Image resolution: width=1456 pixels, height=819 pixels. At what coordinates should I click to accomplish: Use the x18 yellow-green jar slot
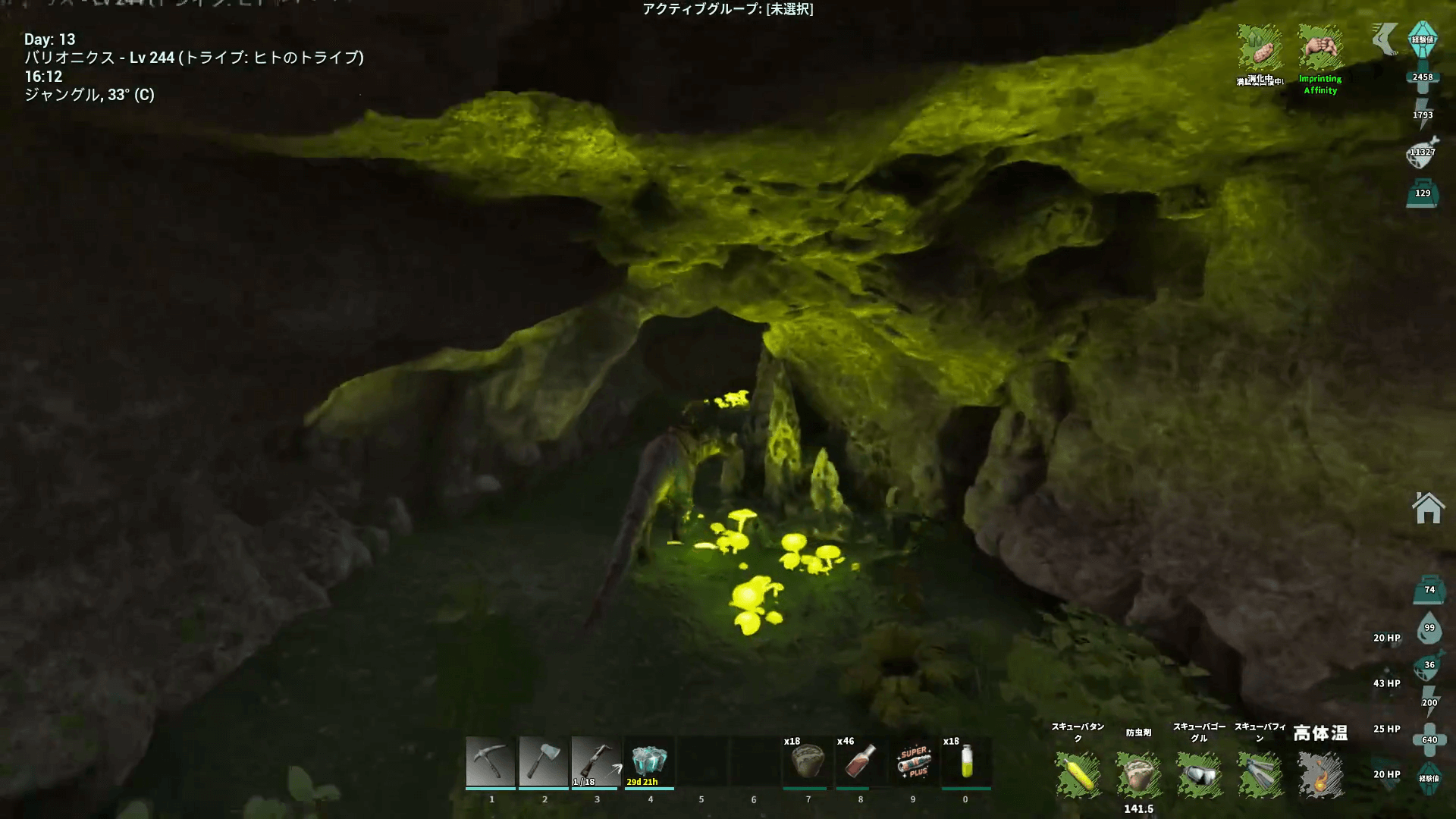coord(966,761)
